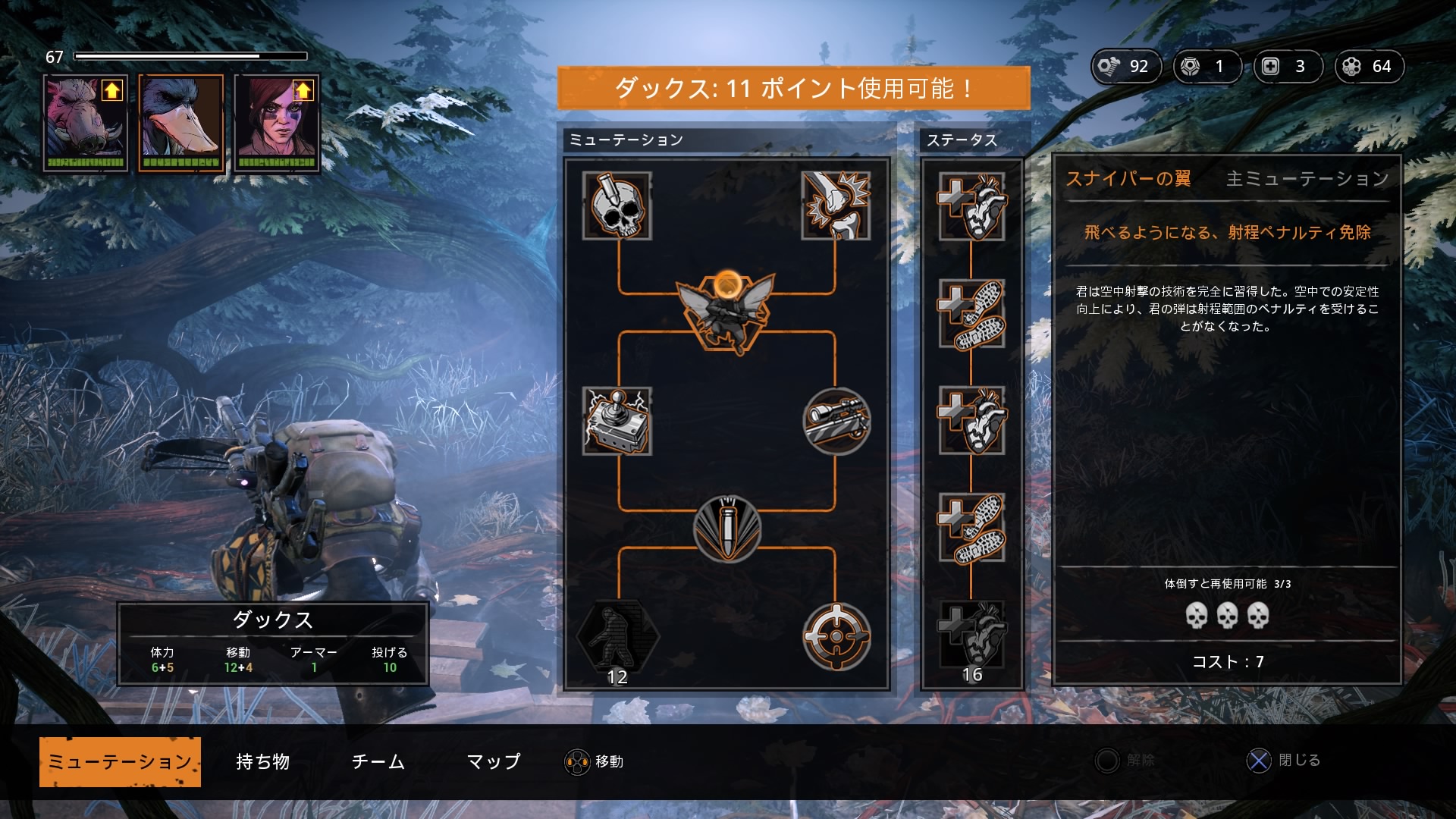Select the red-haired woman portrait
The height and width of the screenshot is (819, 1456).
(x=277, y=123)
